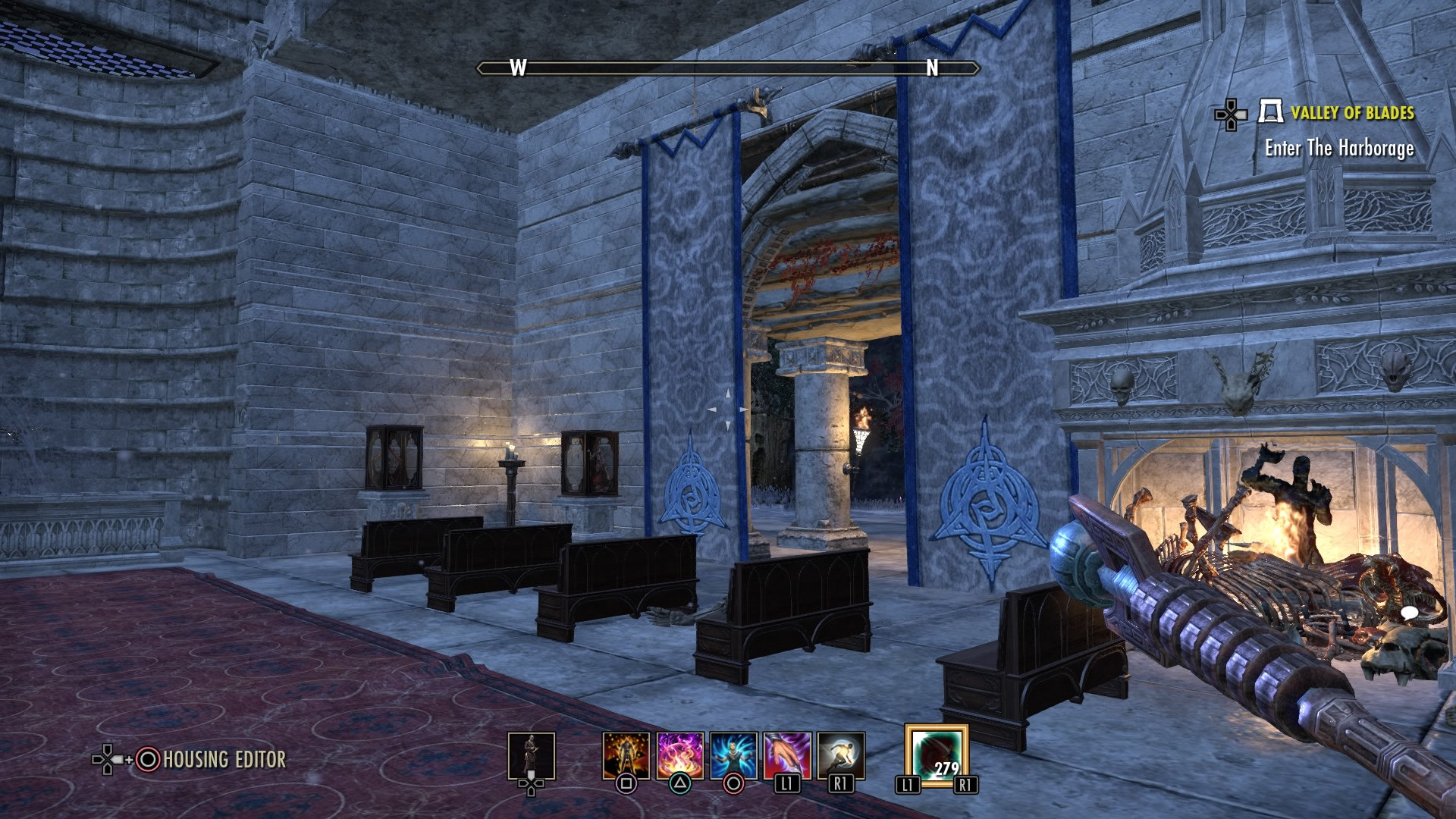The image size is (1456, 819).
Task: Cast the purple fire orb ability
Action: pos(680,755)
